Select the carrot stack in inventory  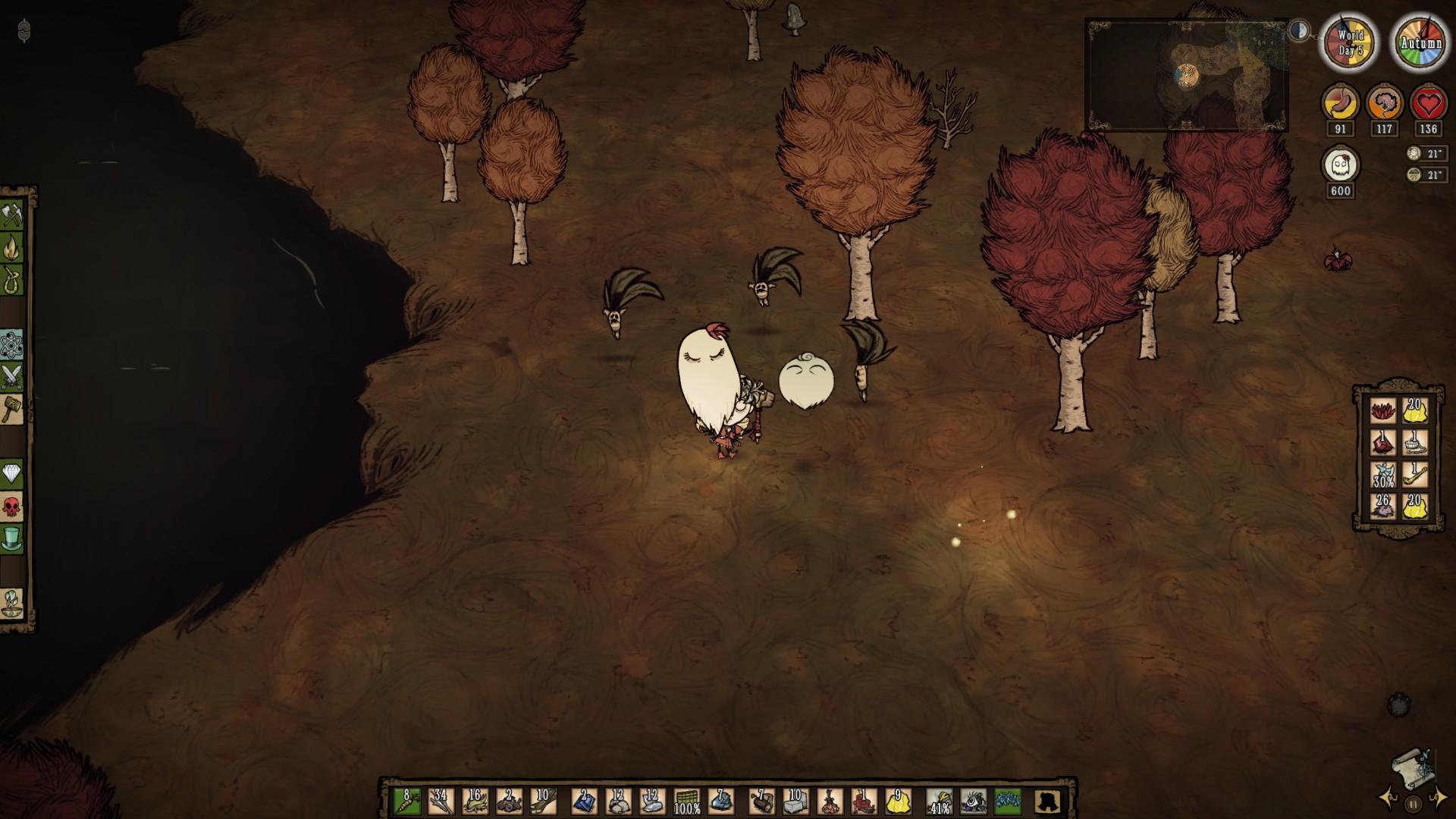(406, 800)
